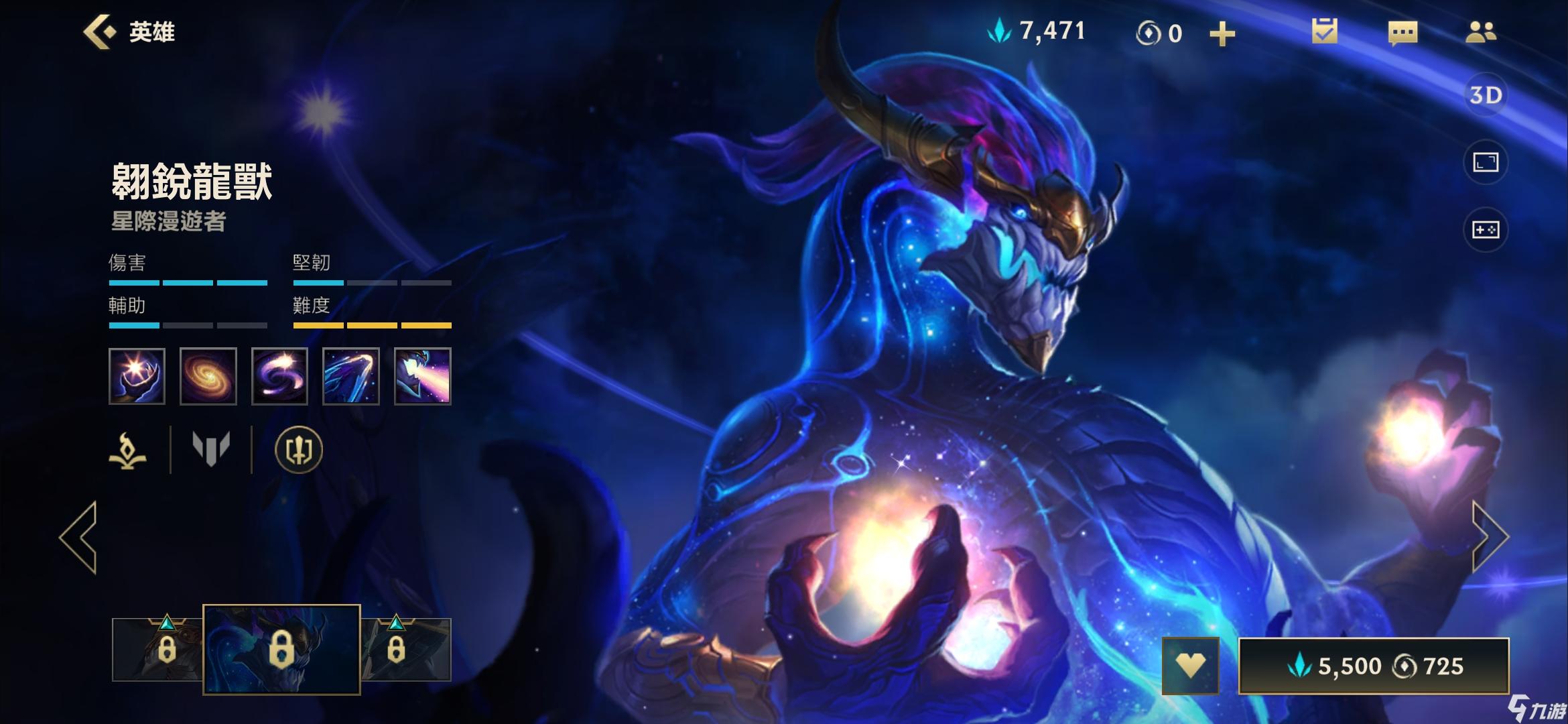Show the previous champion with left arrow

[x=79, y=536]
